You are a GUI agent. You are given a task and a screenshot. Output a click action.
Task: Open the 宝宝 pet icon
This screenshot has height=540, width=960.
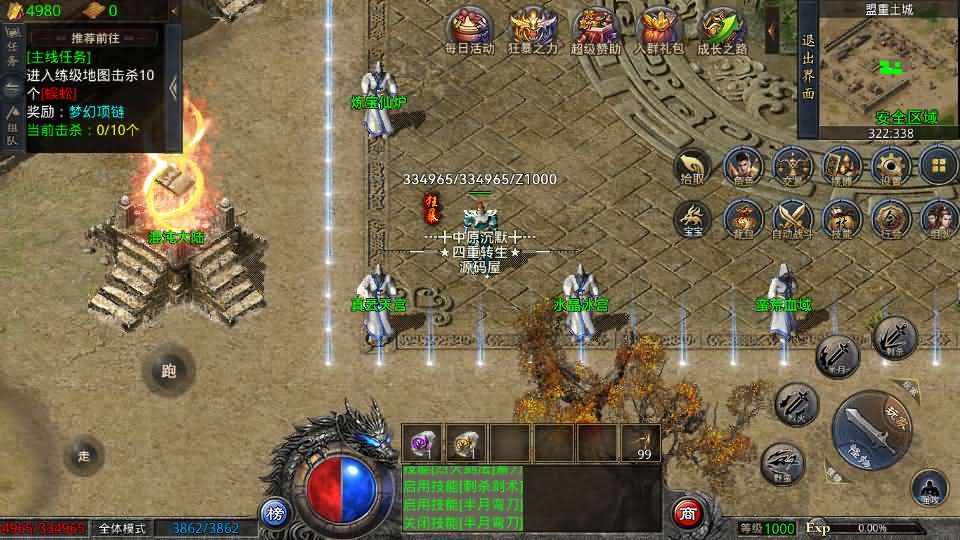point(692,217)
